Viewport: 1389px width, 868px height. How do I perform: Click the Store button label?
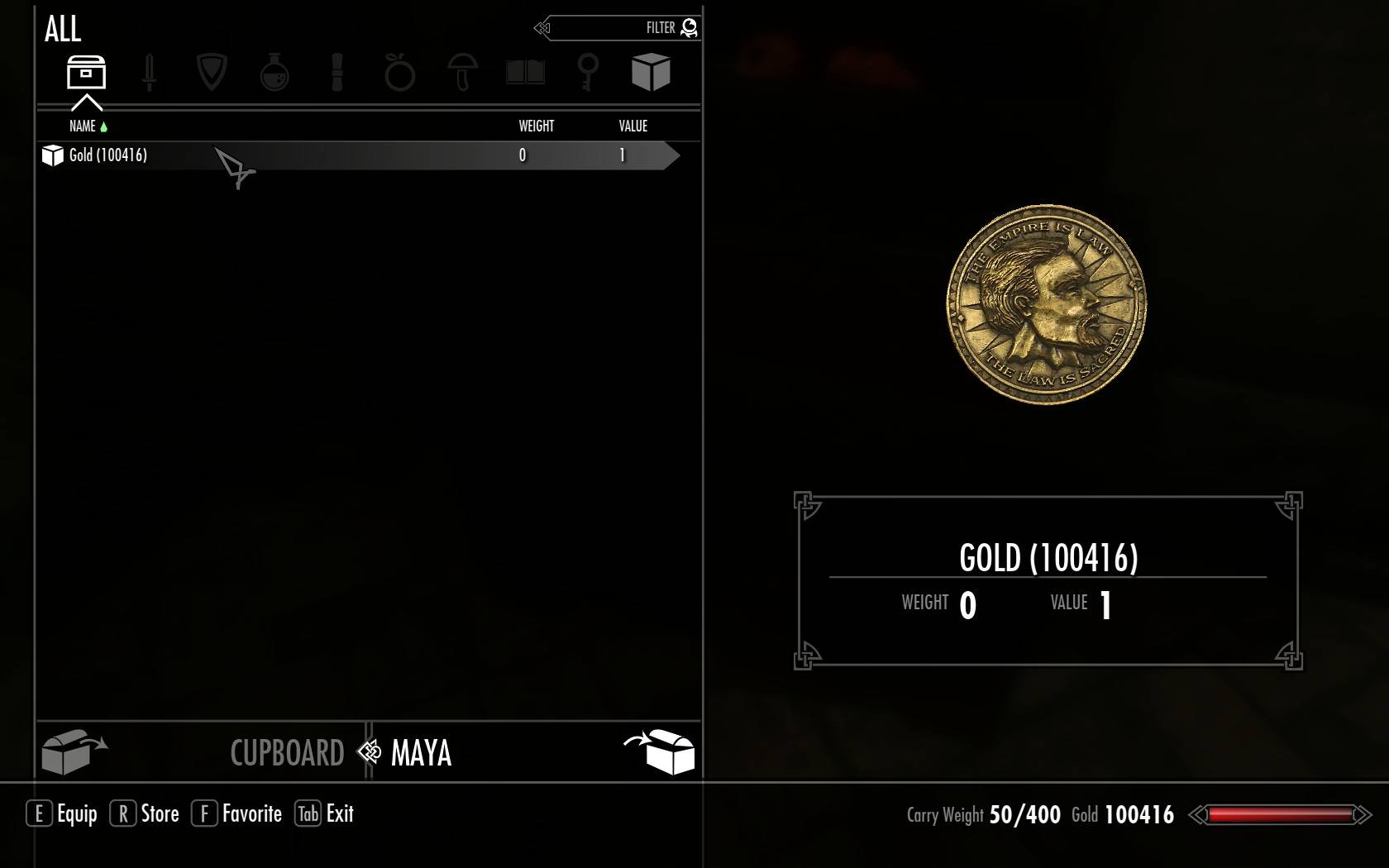pyautogui.click(x=160, y=814)
